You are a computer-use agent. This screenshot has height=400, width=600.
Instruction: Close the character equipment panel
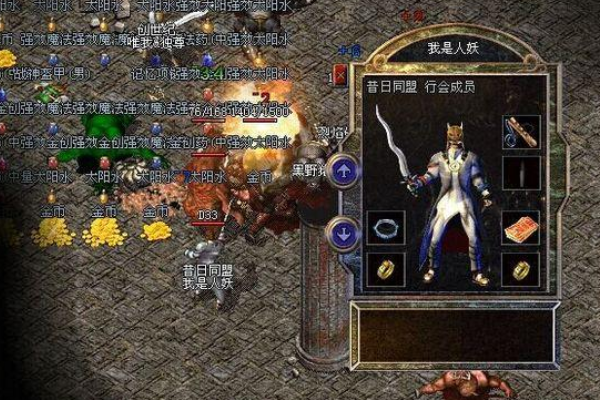click(x=342, y=75)
